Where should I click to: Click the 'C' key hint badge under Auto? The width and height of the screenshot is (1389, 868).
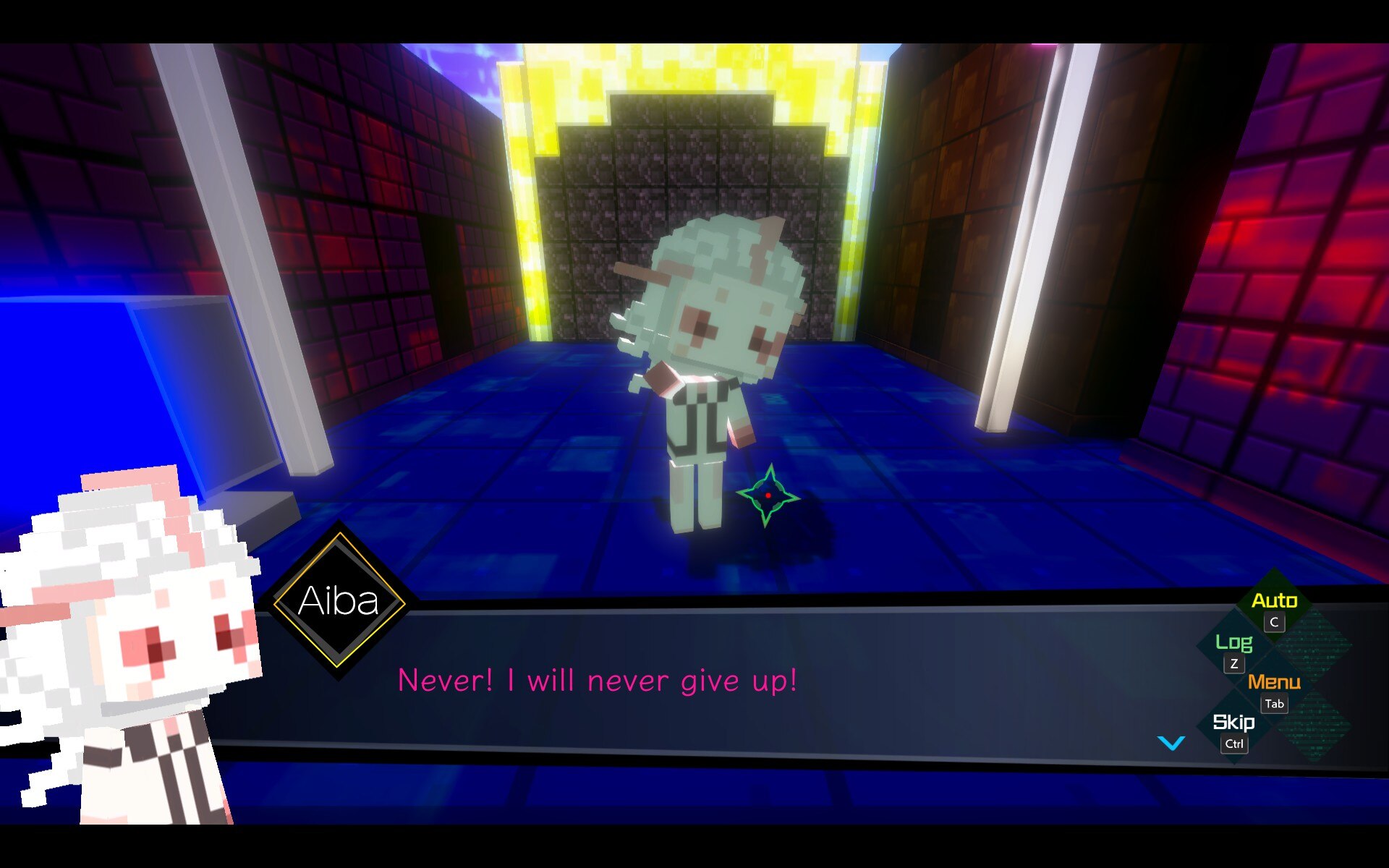click(x=1274, y=624)
